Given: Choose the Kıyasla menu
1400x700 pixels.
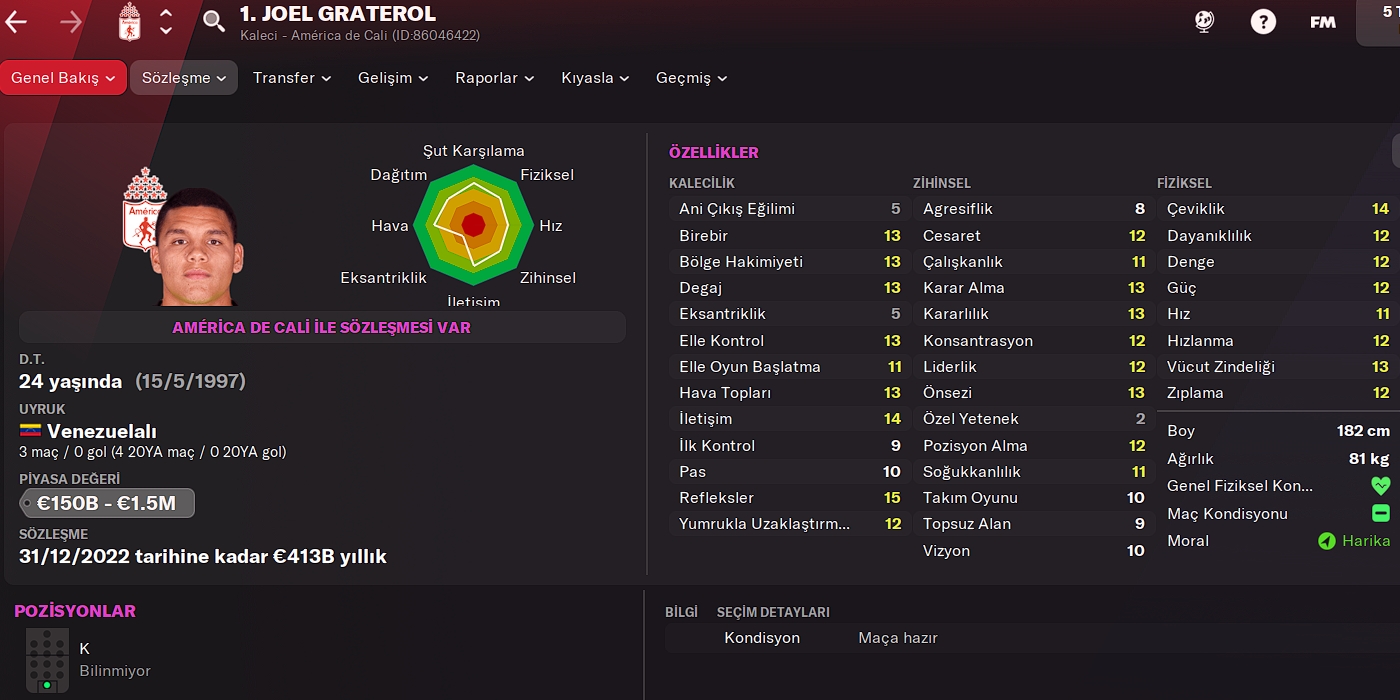Looking at the screenshot, I should tap(595, 78).
